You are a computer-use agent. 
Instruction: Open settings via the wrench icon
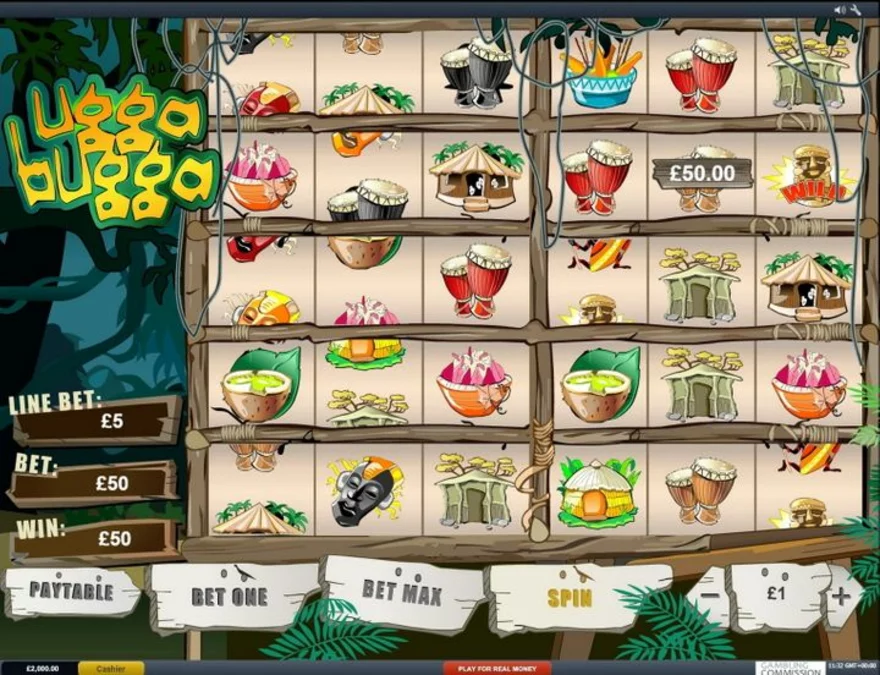[x=856, y=10]
